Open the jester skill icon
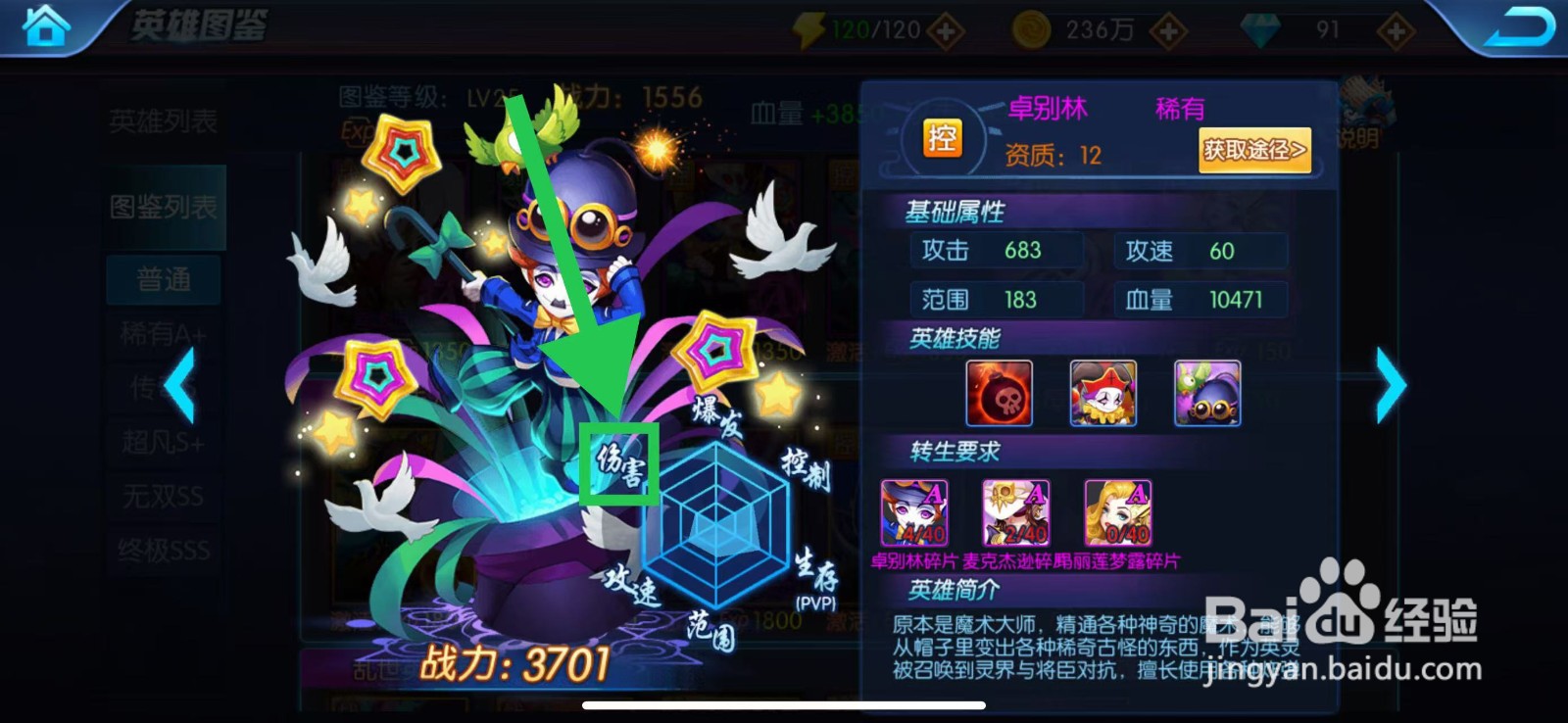Screen dimensions: 1568x723 click(x=1105, y=394)
